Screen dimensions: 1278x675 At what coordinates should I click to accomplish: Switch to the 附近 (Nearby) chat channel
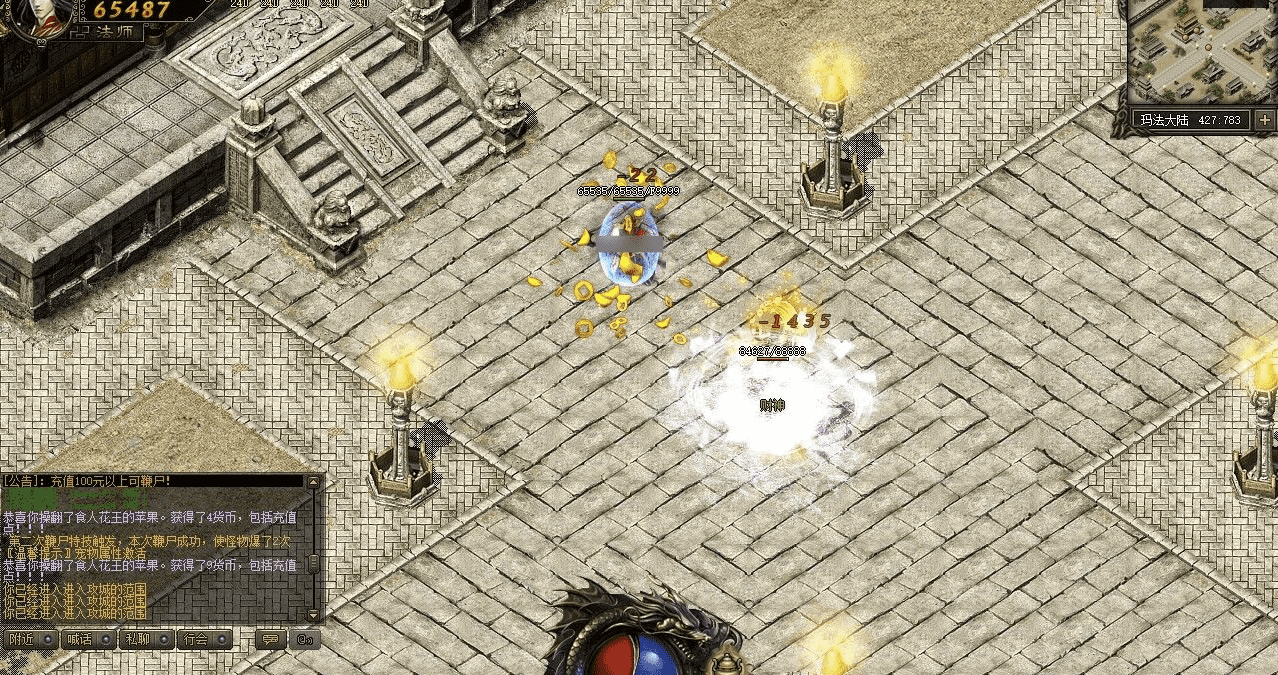tap(29, 639)
